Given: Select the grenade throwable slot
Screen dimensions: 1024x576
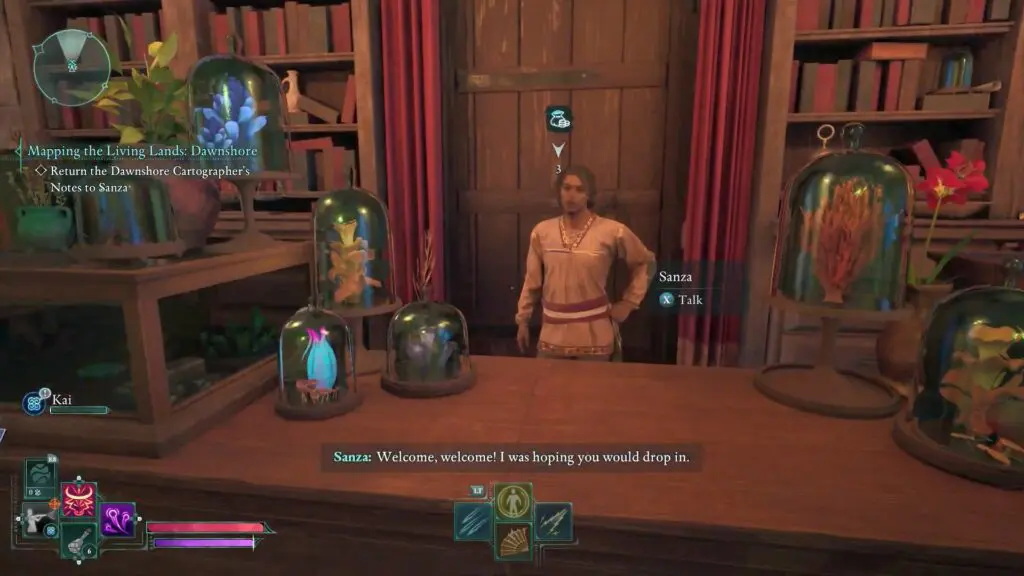Looking at the screenshot, I should point(78,540).
